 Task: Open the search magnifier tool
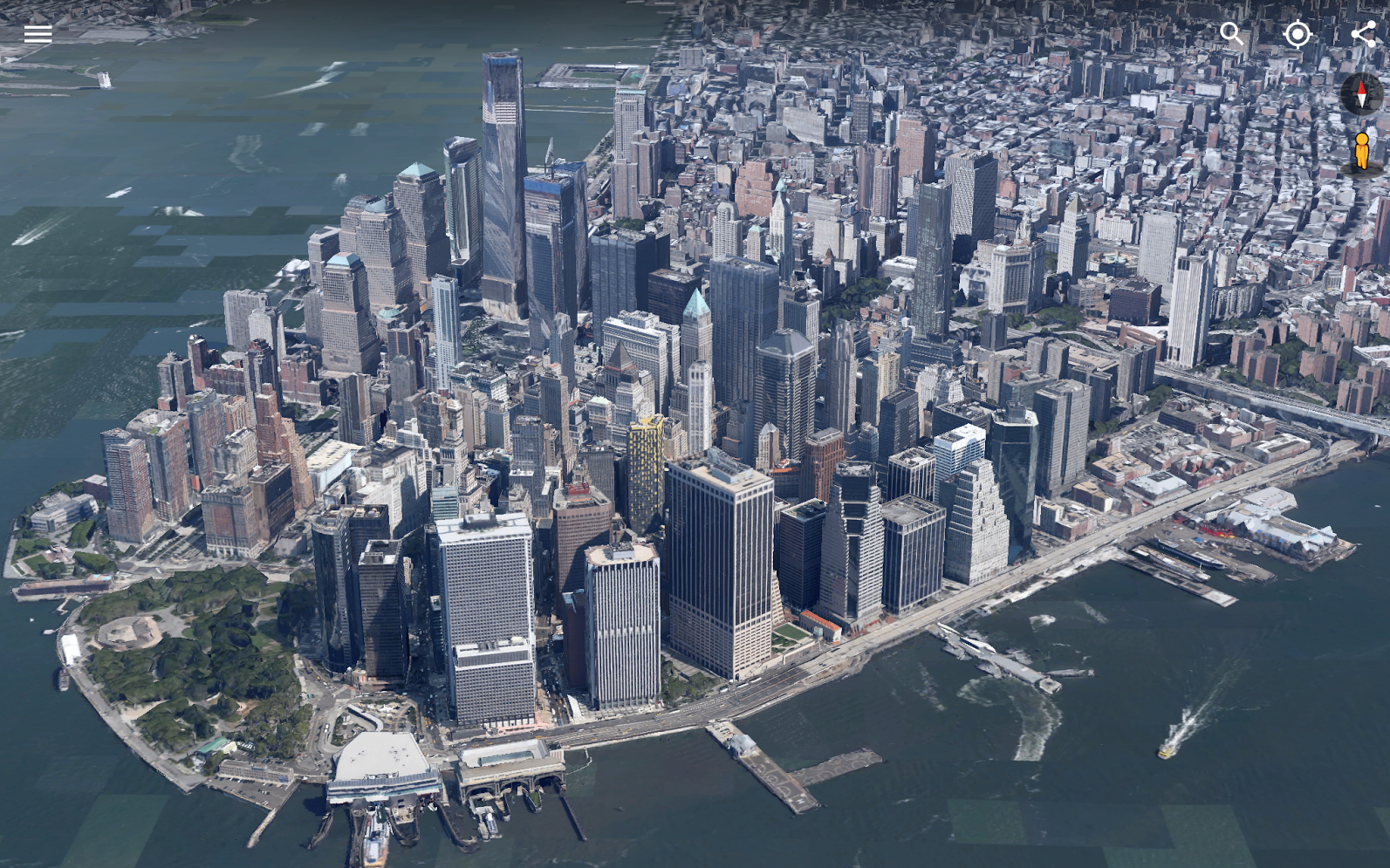1231,34
